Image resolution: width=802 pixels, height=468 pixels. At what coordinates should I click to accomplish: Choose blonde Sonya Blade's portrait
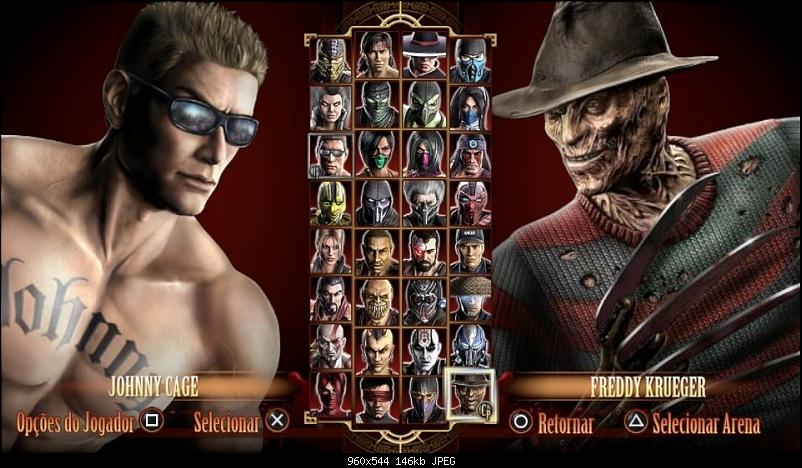(330, 250)
